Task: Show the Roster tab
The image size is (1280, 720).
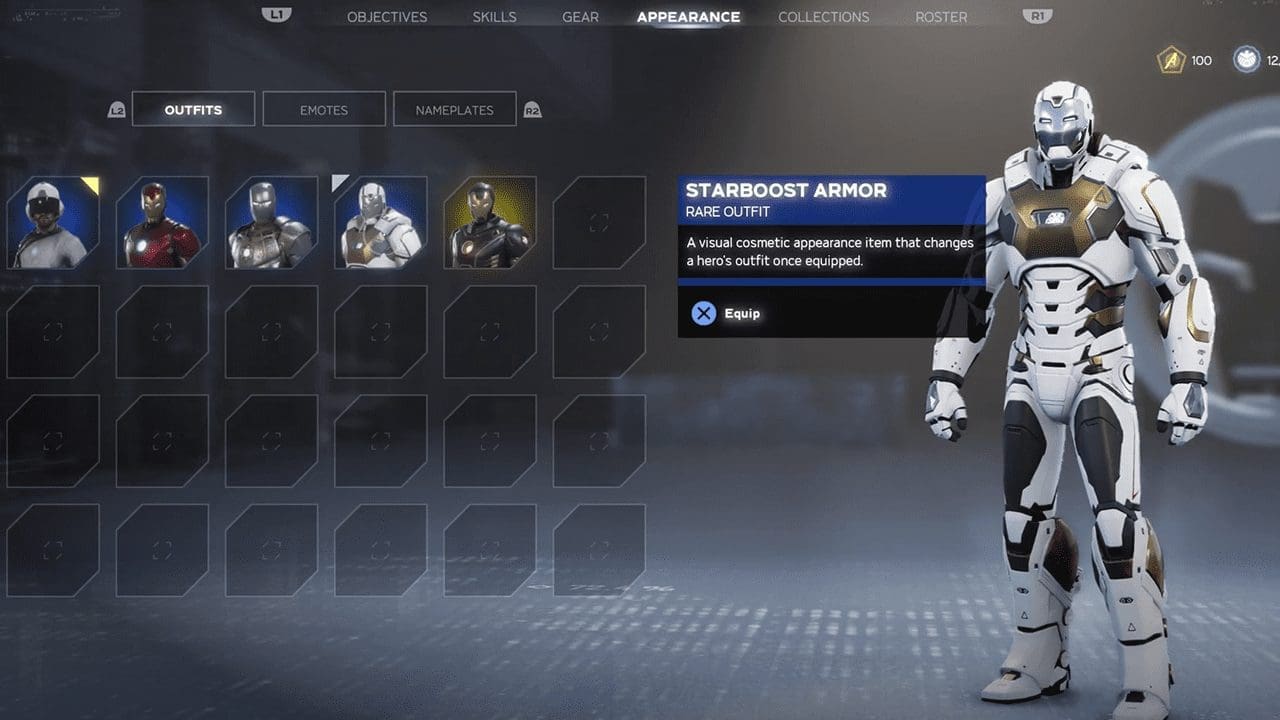Action: coord(940,17)
